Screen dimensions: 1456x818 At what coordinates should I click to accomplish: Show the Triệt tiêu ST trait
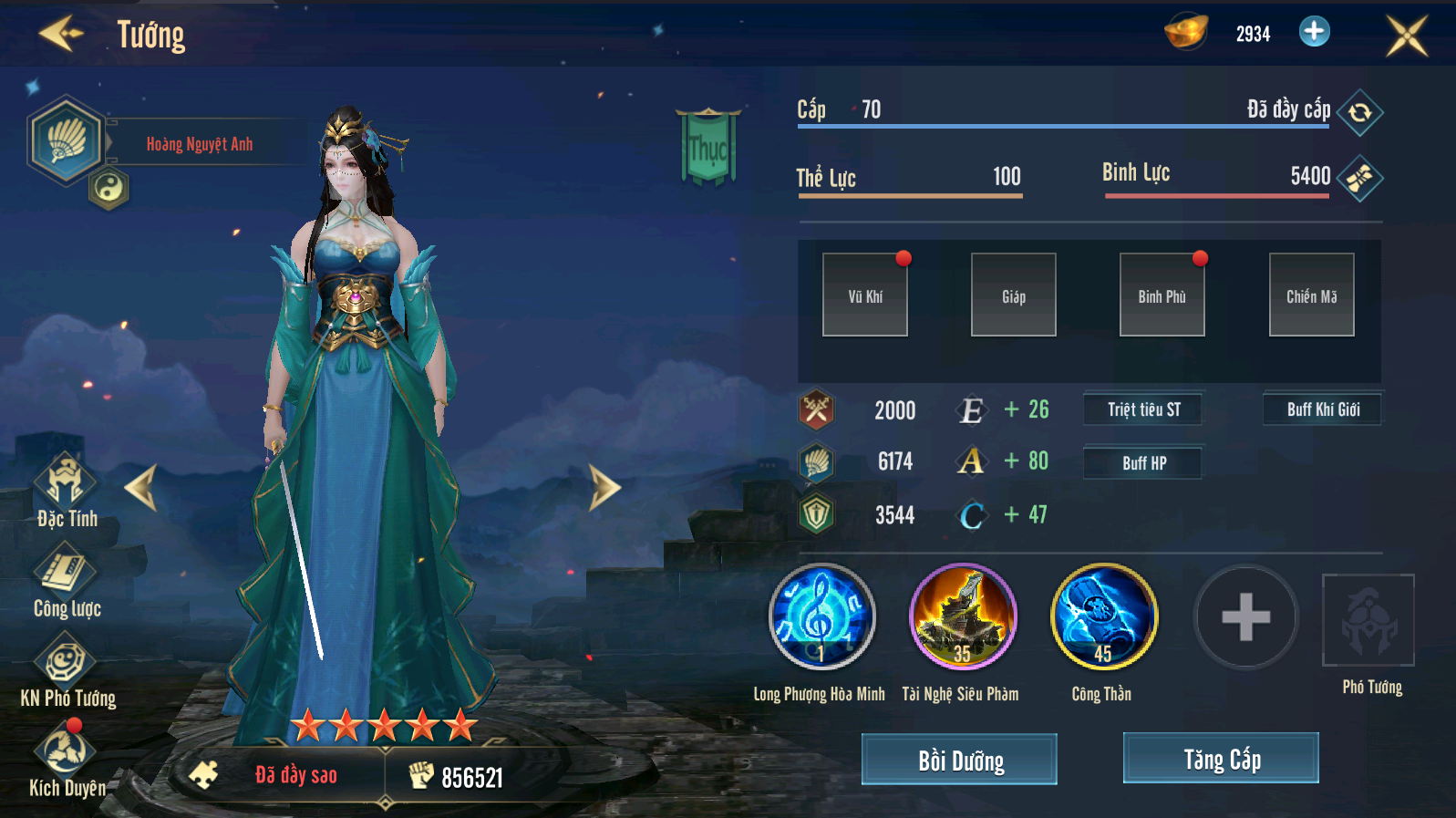[1142, 409]
